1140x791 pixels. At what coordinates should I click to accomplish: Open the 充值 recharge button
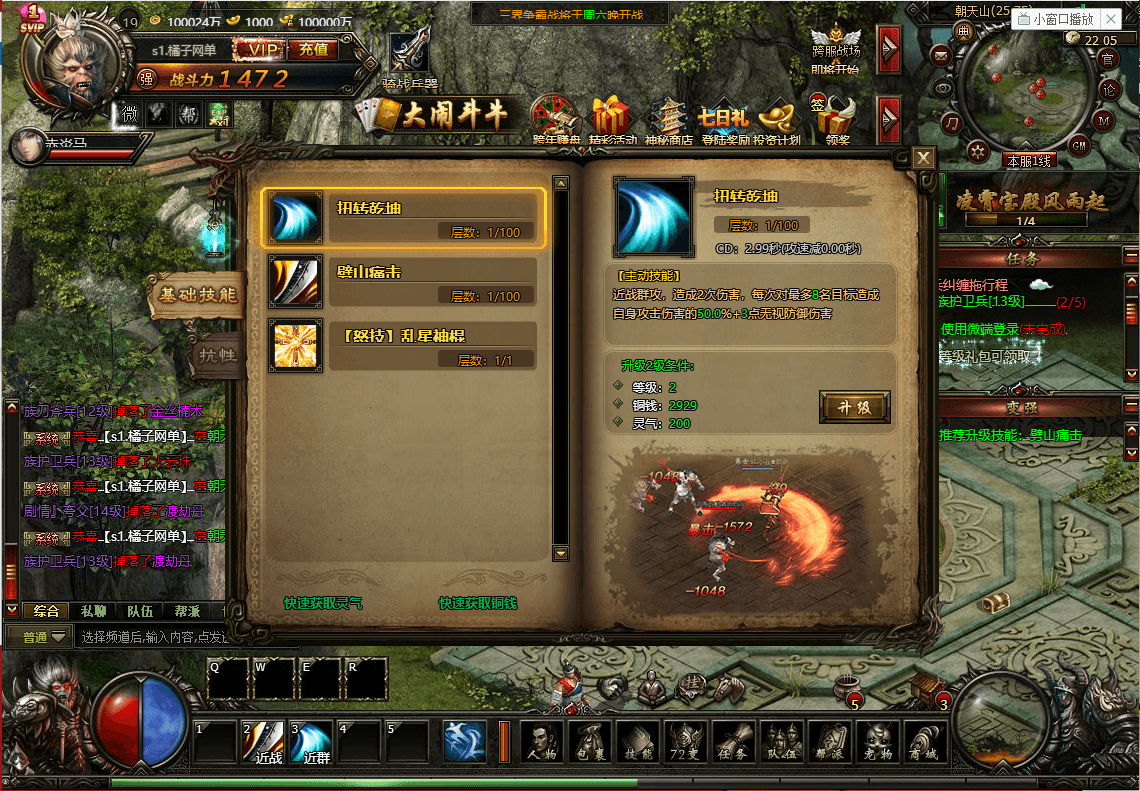pos(314,49)
